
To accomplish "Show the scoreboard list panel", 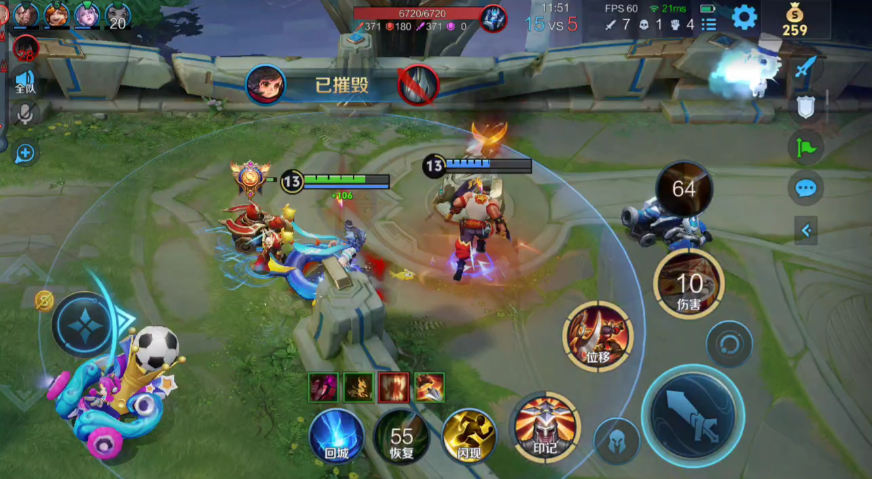I will 709,24.
